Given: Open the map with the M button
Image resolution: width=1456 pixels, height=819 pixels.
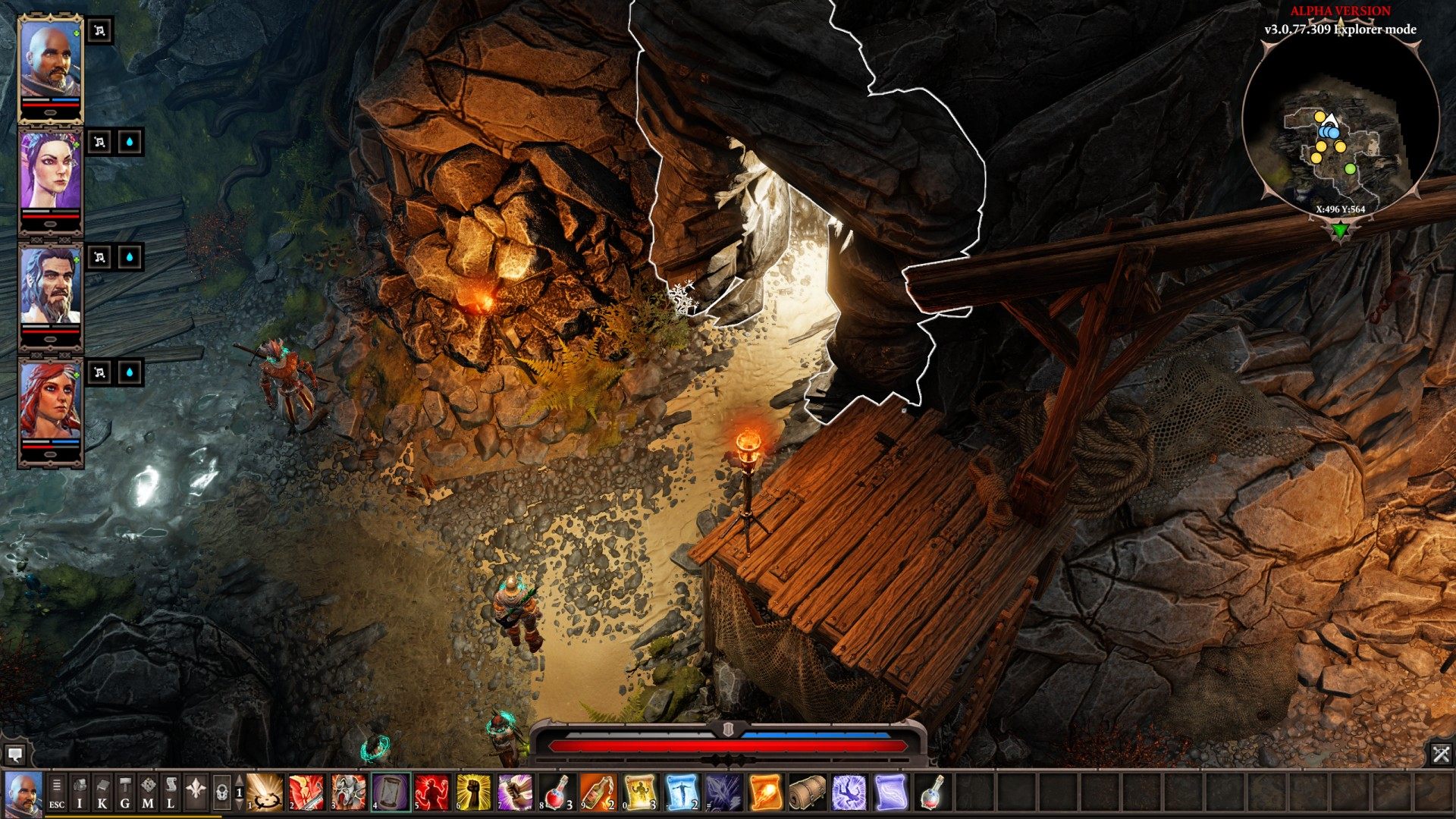Looking at the screenshot, I should click(148, 792).
